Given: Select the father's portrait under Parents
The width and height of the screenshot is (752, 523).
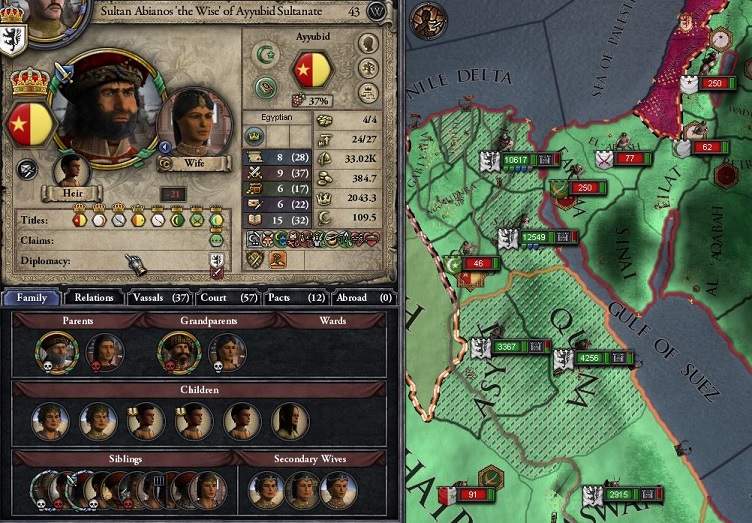Looking at the screenshot, I should (x=55, y=351).
